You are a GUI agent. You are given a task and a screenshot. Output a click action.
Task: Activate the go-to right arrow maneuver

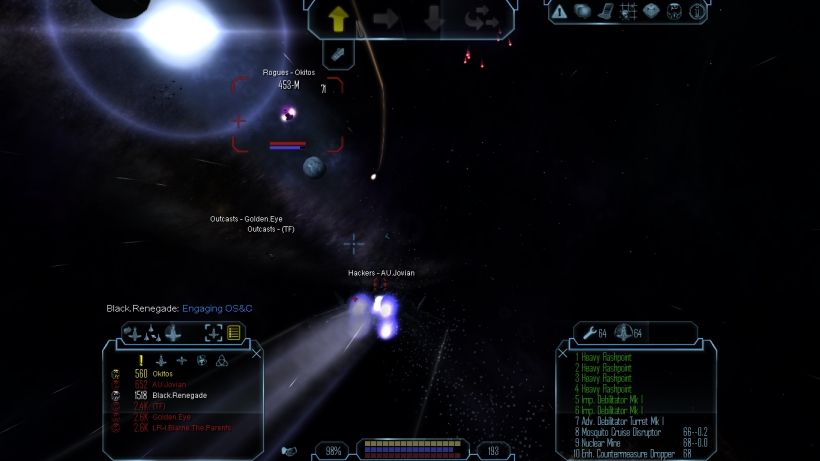385,18
